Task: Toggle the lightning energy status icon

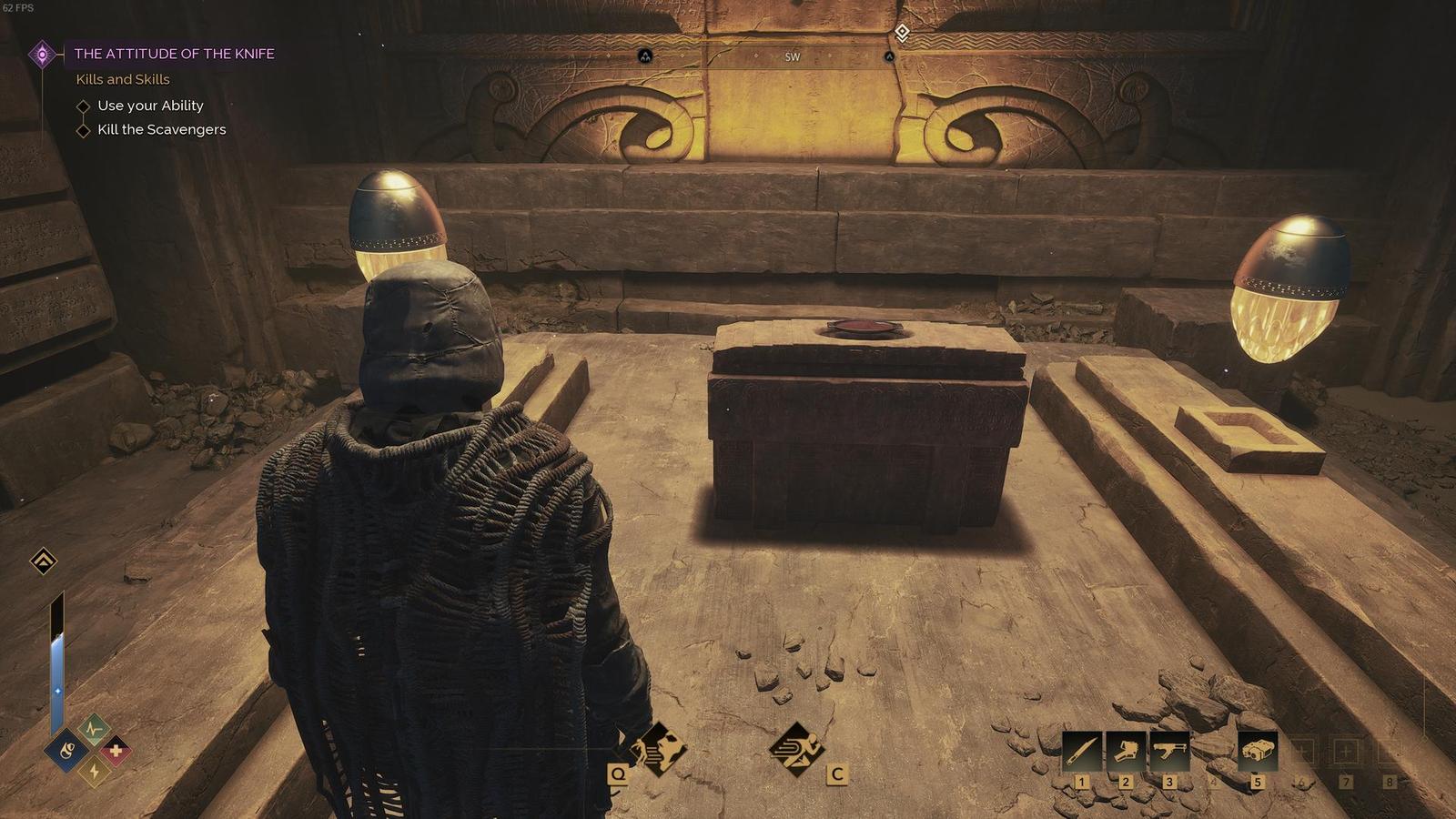Action: pos(93,771)
